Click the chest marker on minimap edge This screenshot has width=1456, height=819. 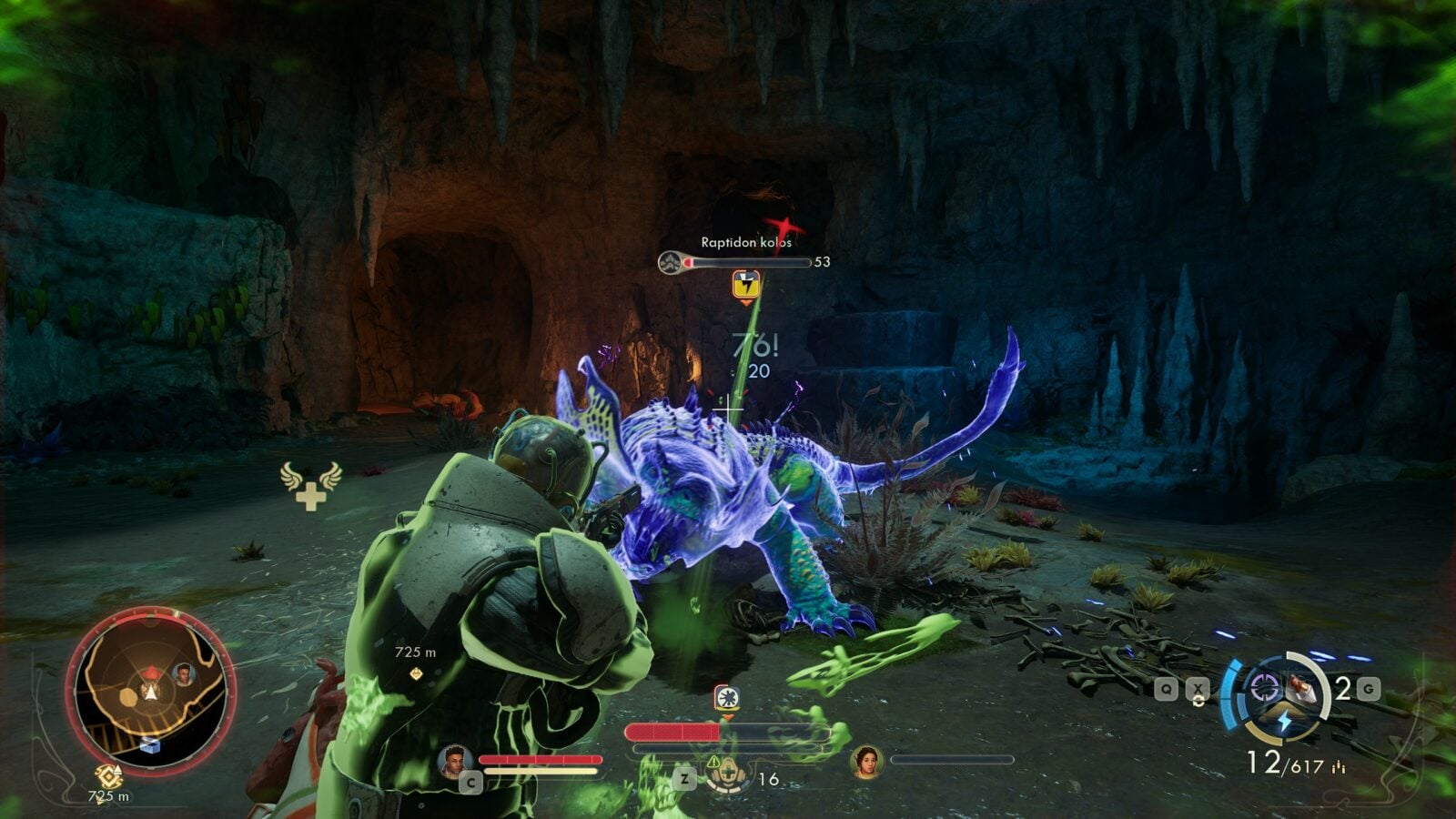[150, 746]
